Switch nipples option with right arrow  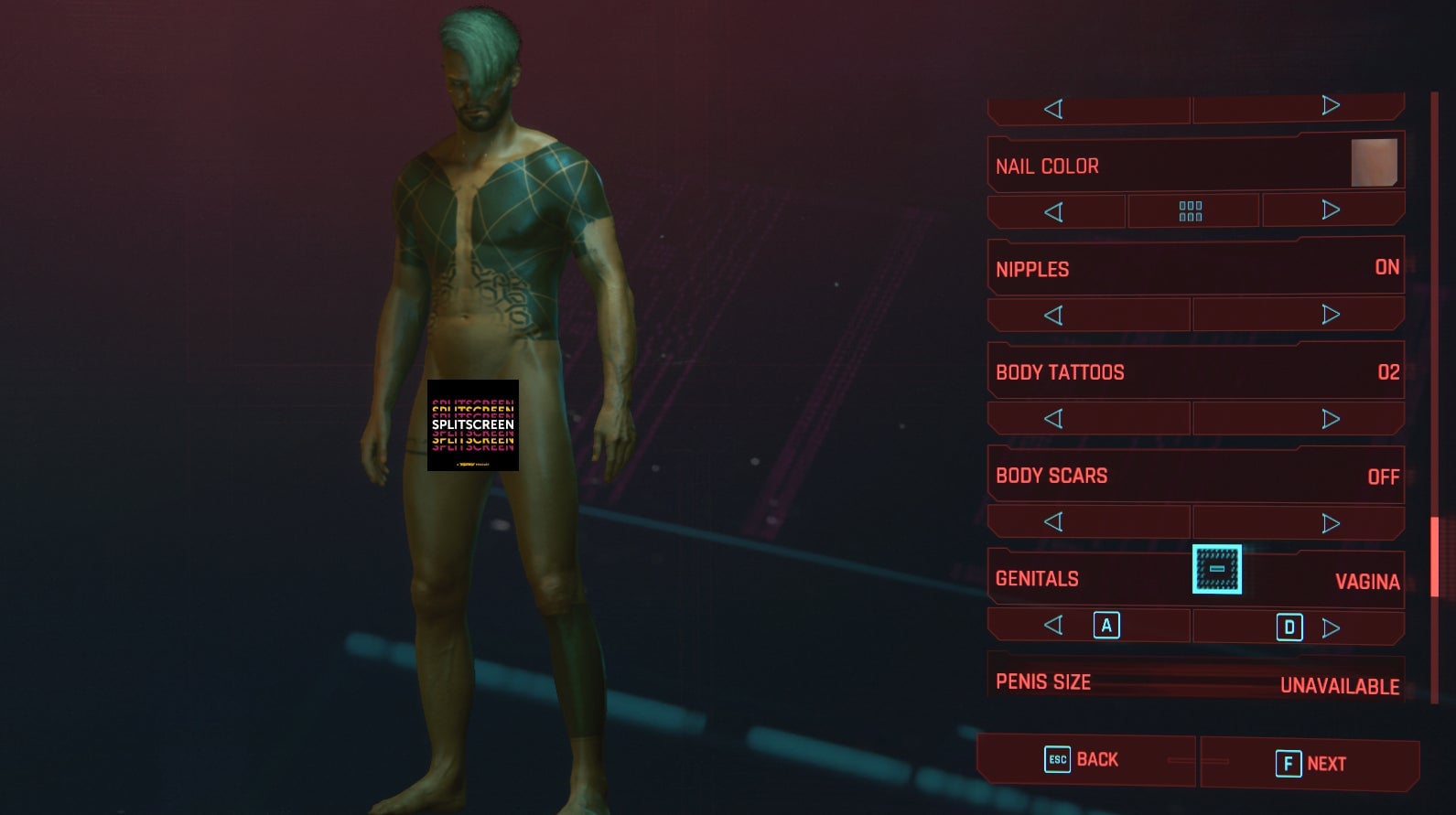pos(1331,315)
